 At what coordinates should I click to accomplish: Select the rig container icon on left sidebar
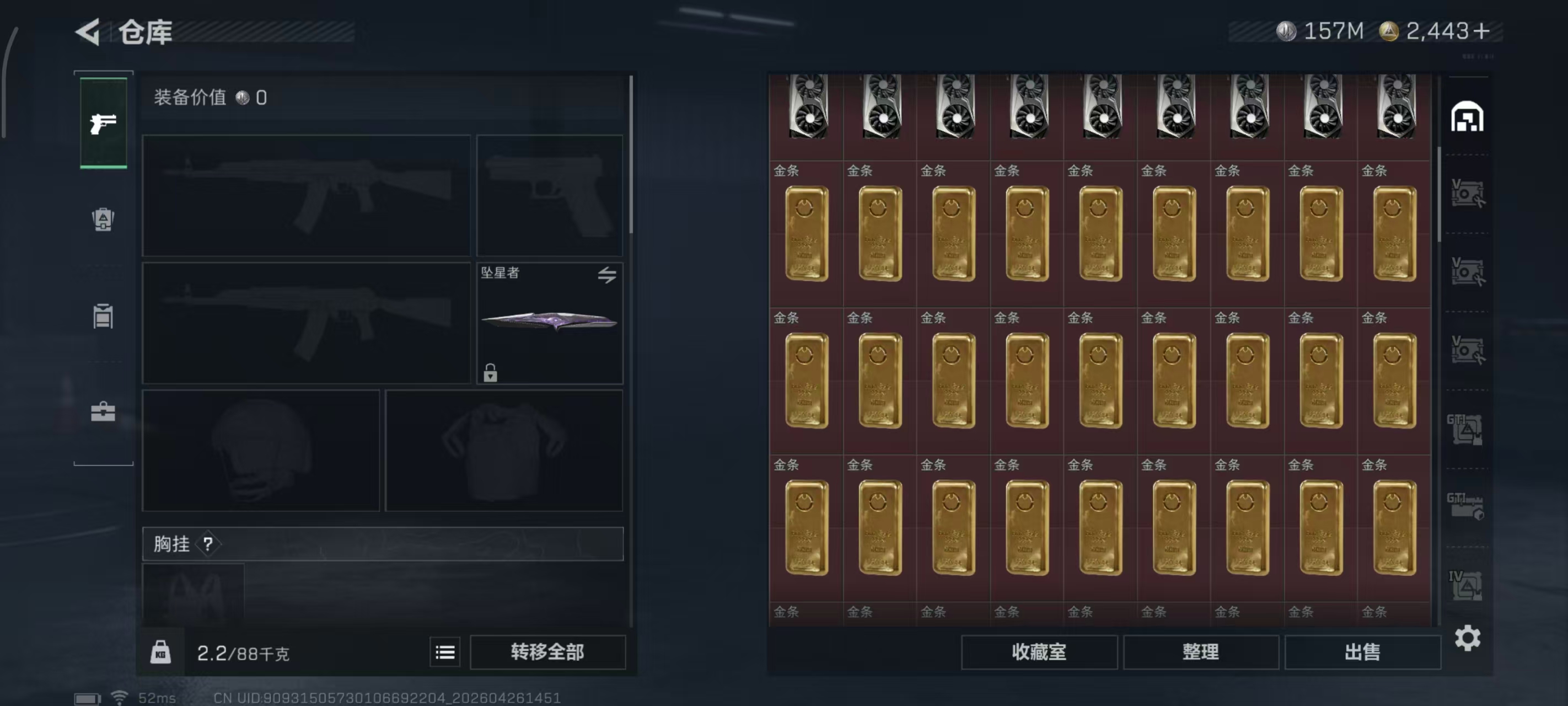coord(103,316)
